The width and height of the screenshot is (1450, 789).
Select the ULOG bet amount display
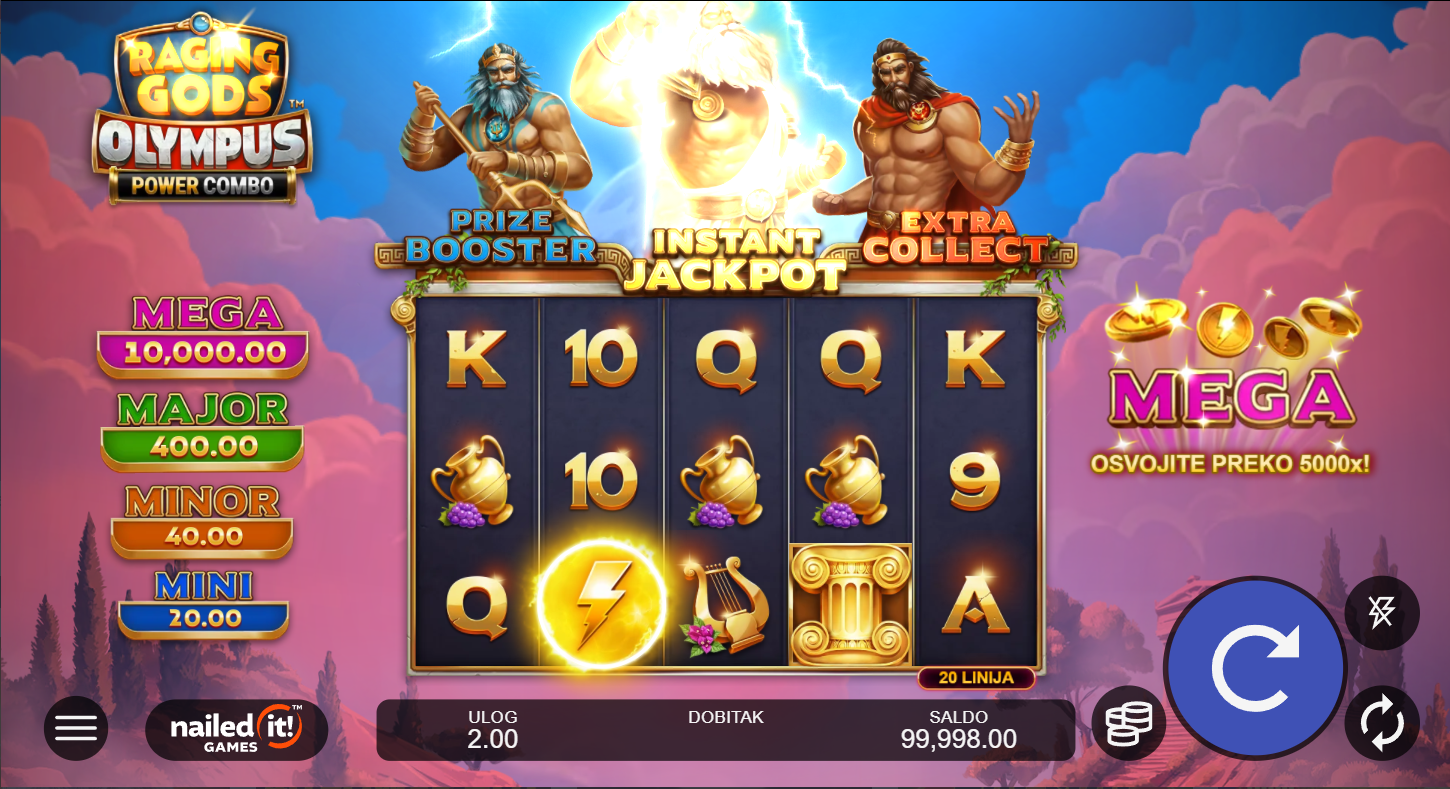pyautogui.click(x=492, y=730)
